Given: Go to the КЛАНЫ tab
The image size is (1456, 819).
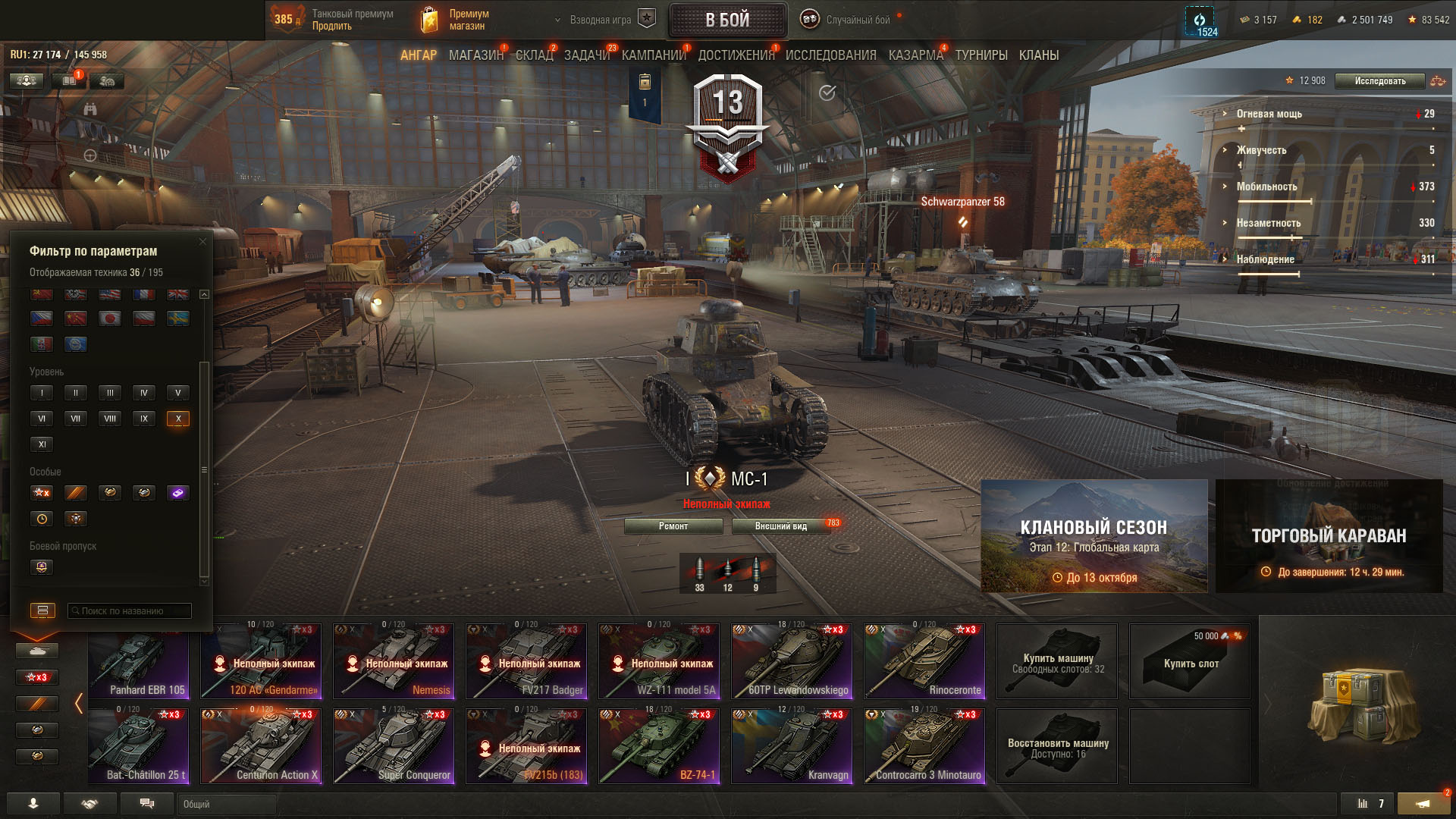Looking at the screenshot, I should 1038,55.
